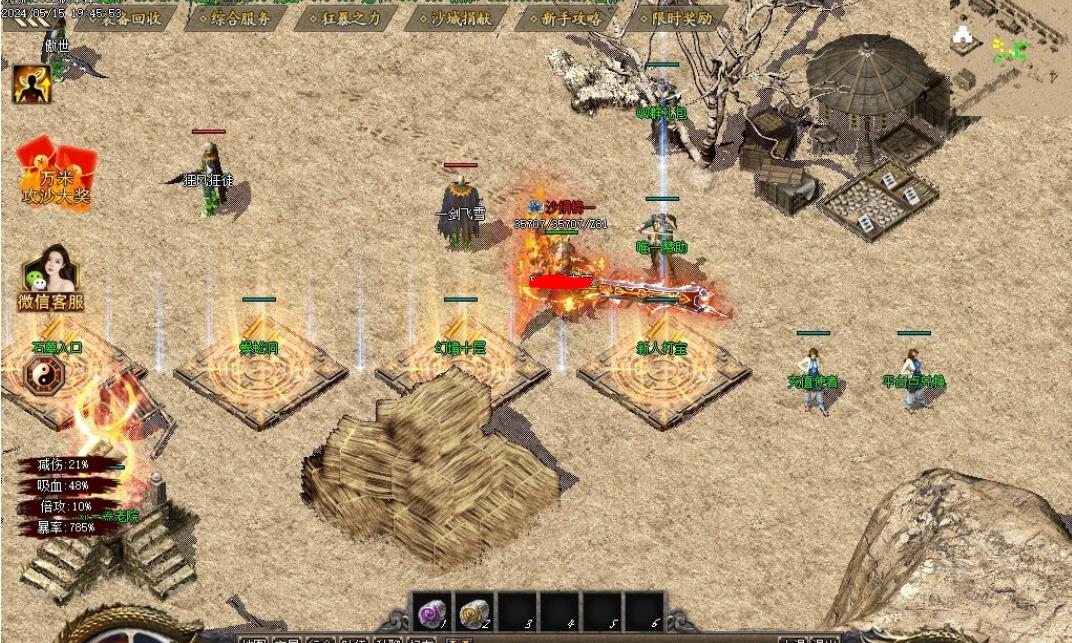This screenshot has width=1072, height=643.
Task: Click the yin-yang bagua icon
Action: click(44, 377)
